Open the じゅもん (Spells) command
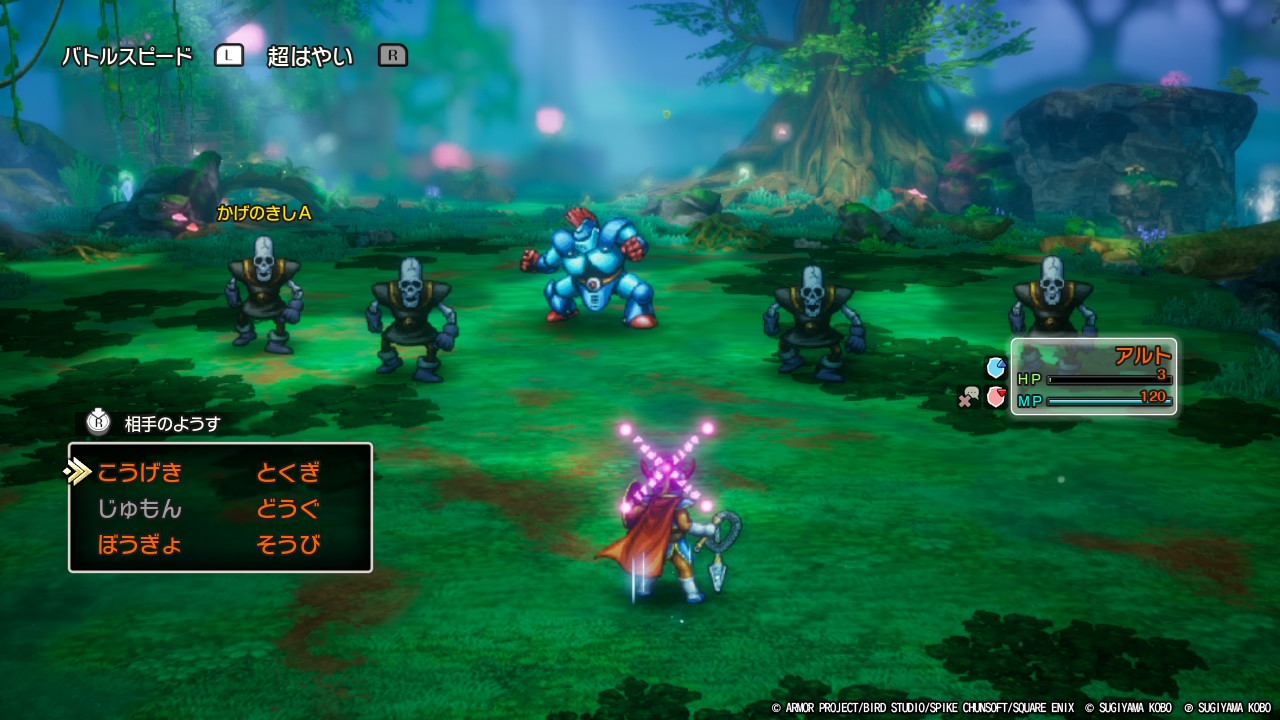Image resolution: width=1280 pixels, height=720 pixels. point(140,509)
